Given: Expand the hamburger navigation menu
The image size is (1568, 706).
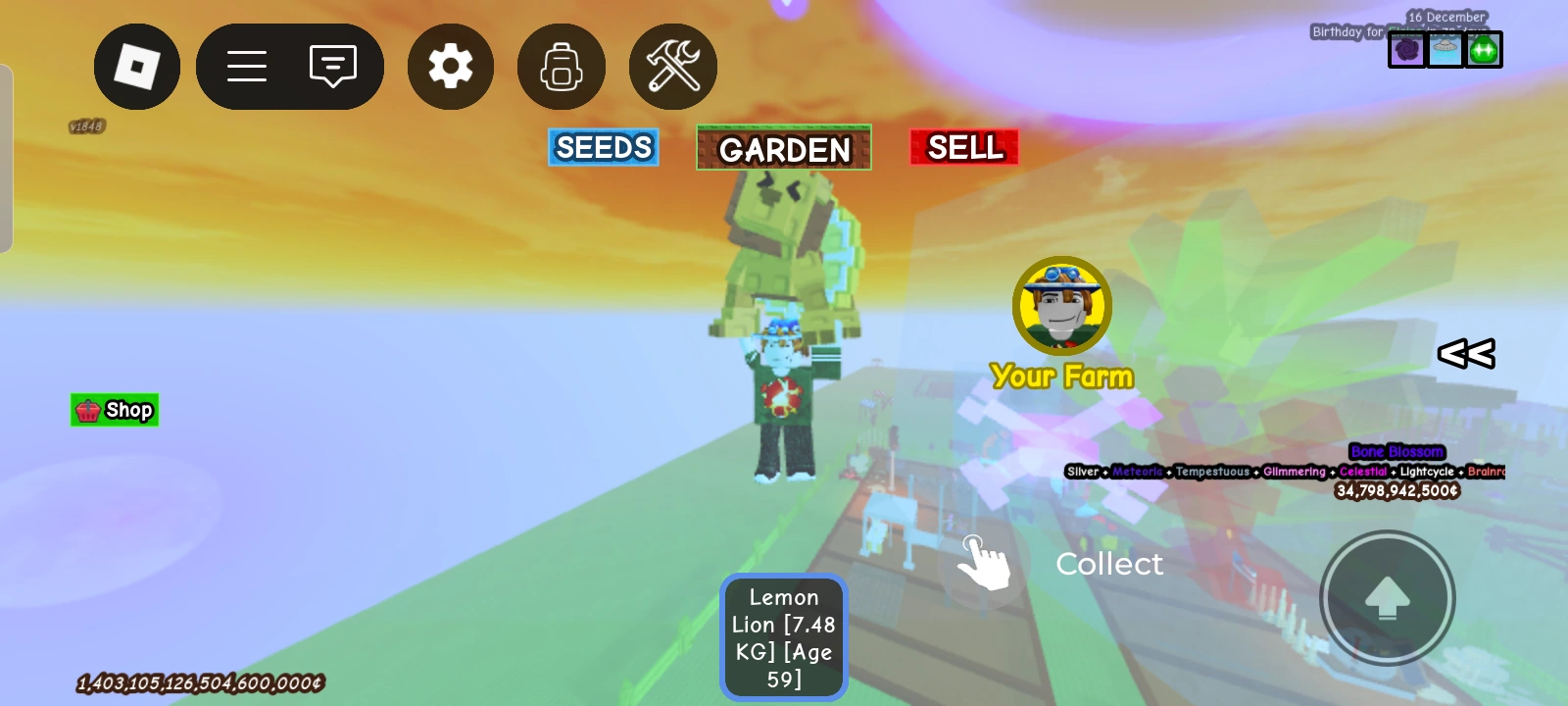Looking at the screenshot, I should click(247, 66).
